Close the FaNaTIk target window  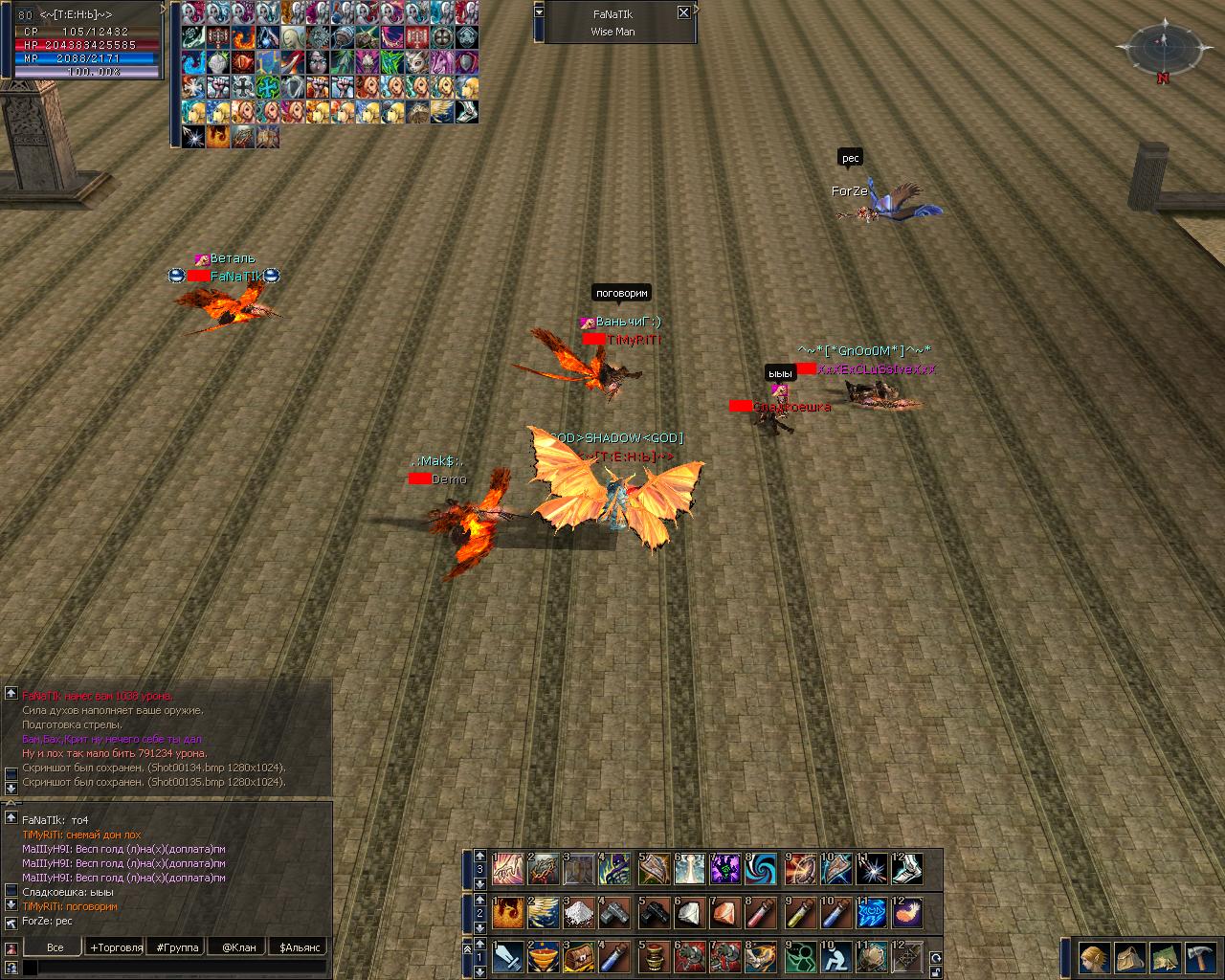coord(683,12)
